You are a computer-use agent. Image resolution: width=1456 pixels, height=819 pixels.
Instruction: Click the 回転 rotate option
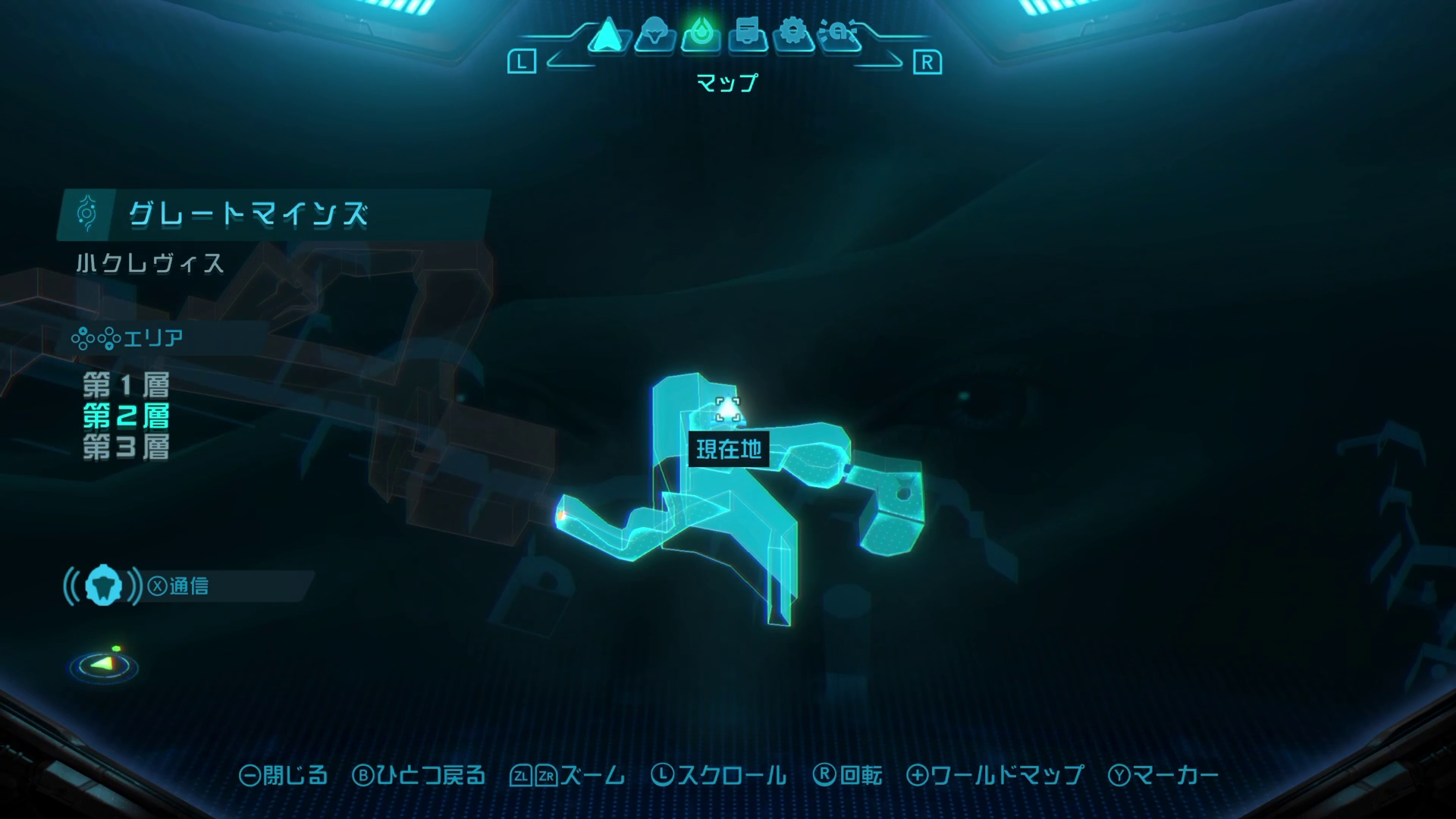tap(848, 775)
